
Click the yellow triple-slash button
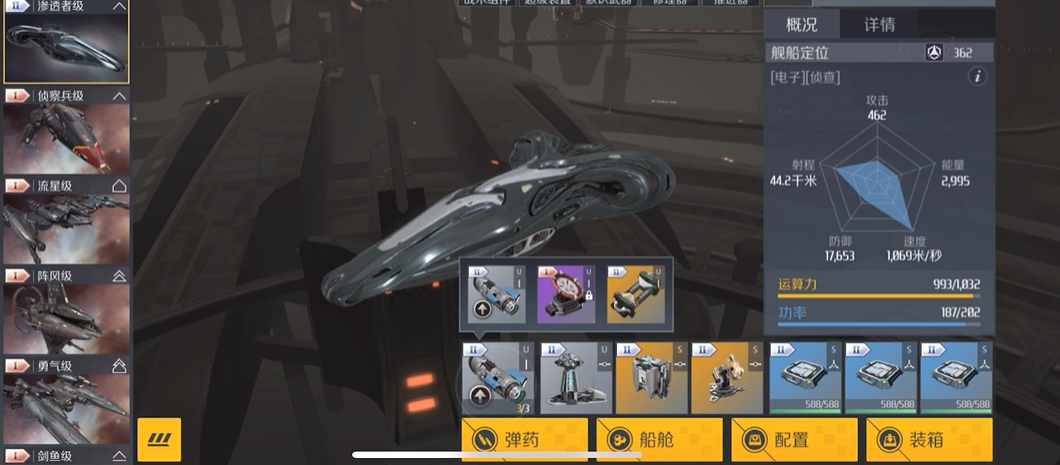coord(158,439)
